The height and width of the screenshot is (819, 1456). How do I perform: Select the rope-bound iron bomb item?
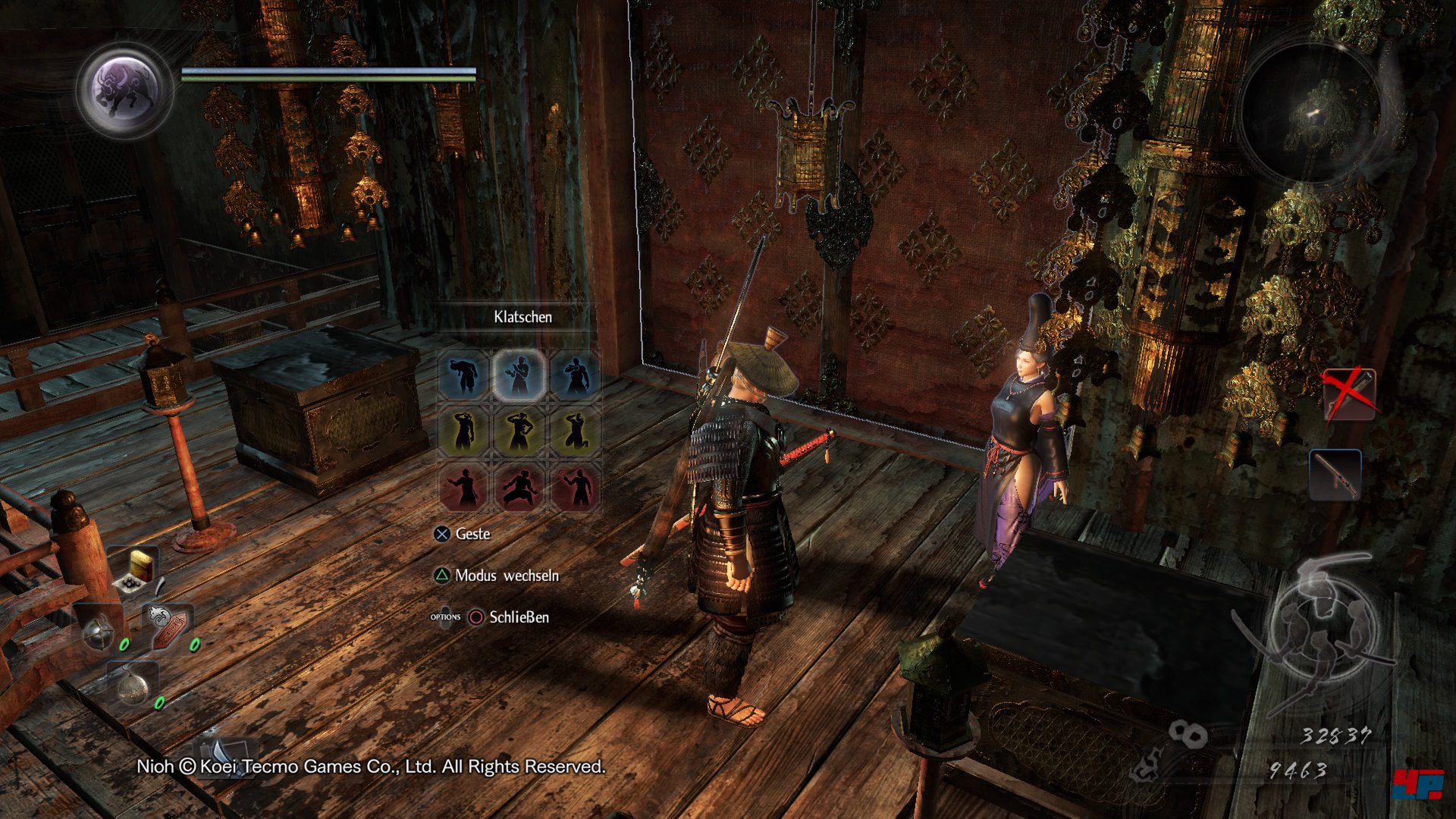133,683
